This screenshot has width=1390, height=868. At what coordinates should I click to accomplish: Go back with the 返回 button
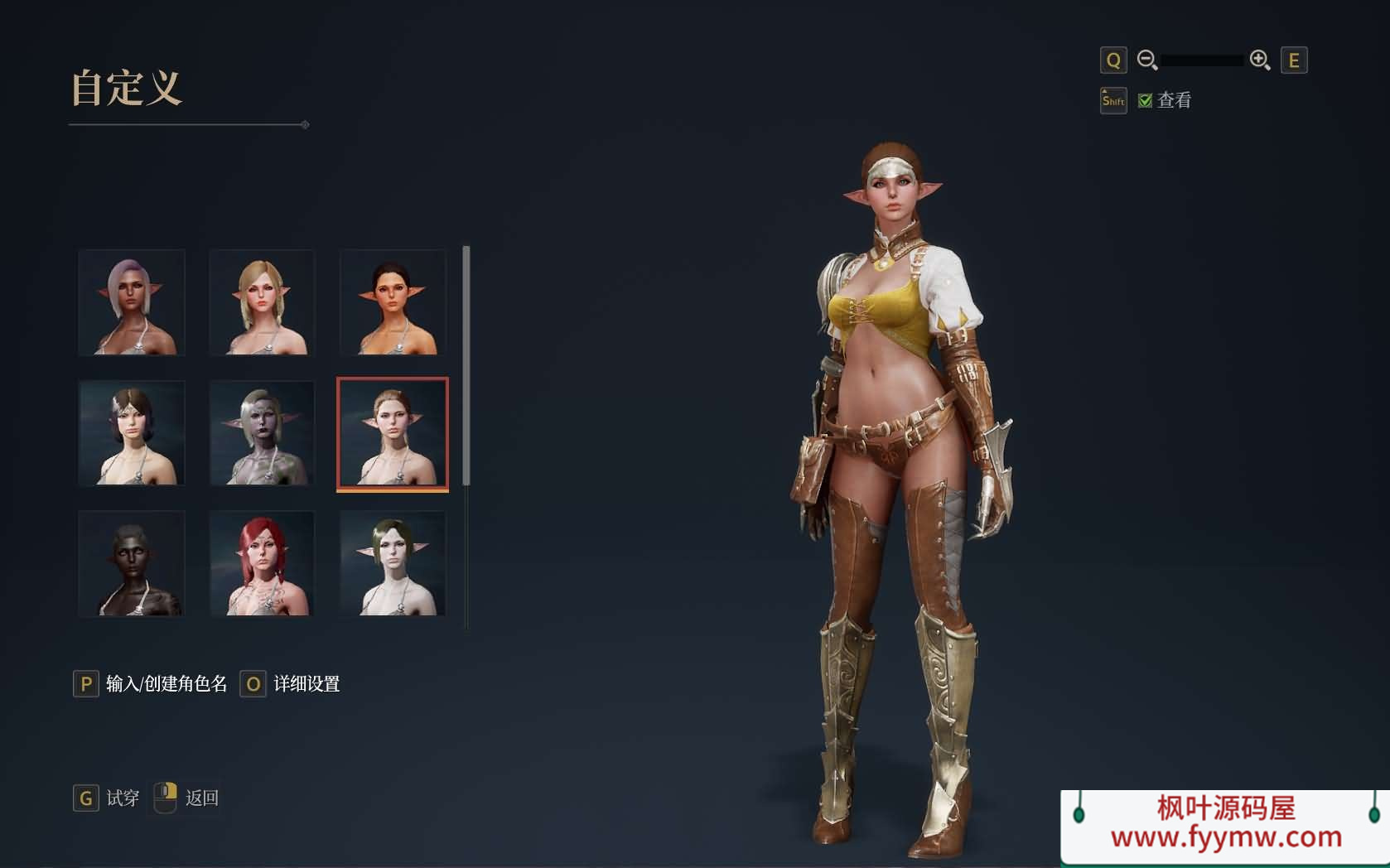201,798
